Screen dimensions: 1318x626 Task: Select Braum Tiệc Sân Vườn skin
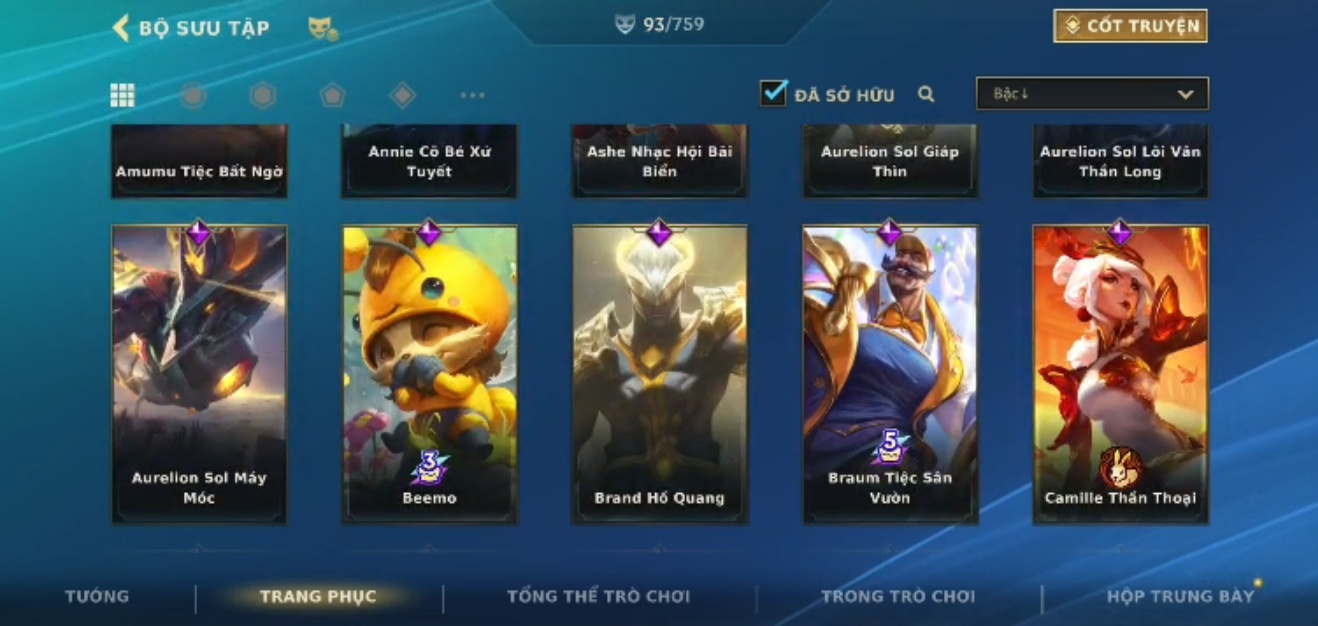pos(889,373)
